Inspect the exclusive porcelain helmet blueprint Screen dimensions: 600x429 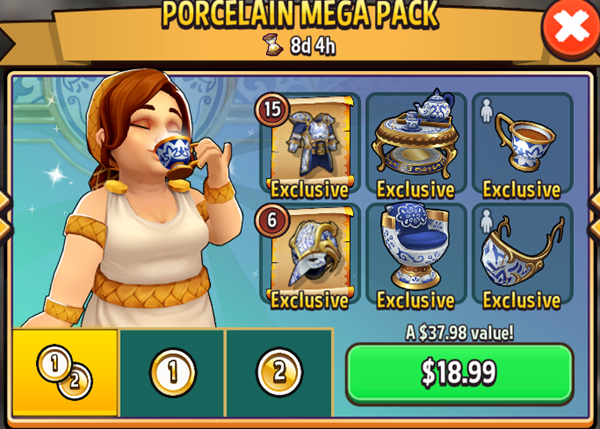point(310,257)
